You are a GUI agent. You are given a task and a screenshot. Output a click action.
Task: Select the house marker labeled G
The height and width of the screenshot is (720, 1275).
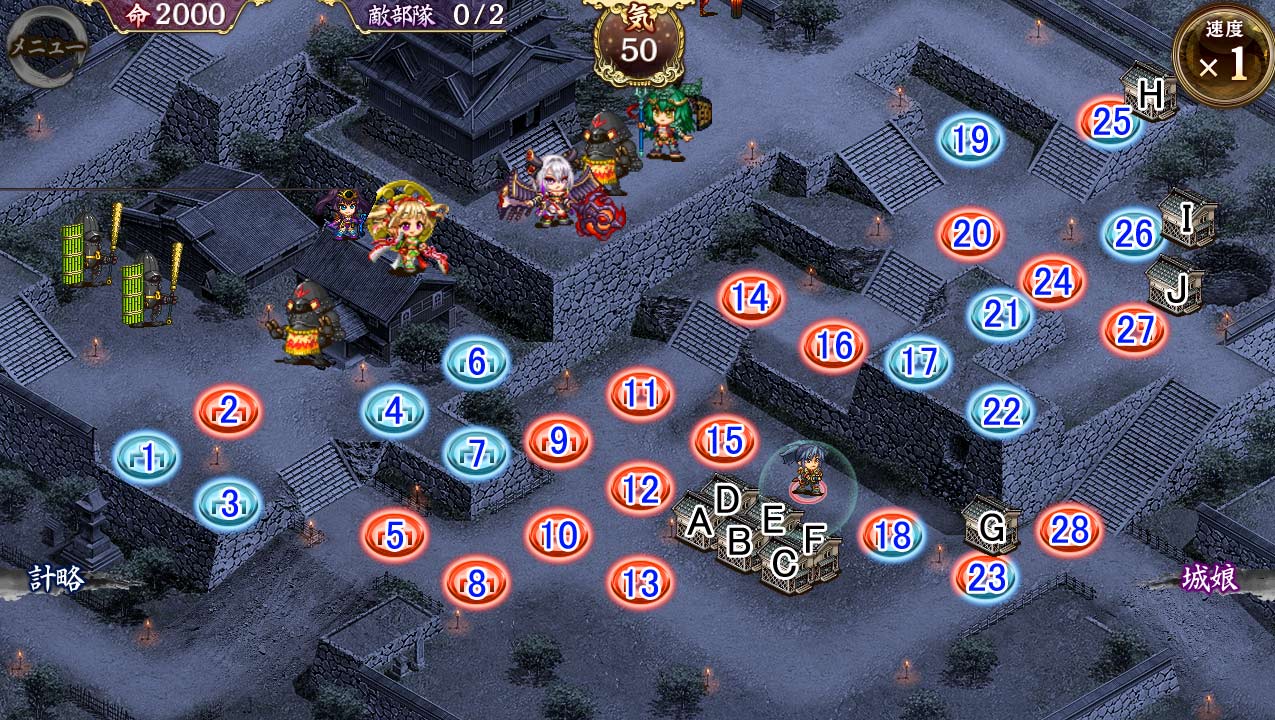tap(991, 525)
